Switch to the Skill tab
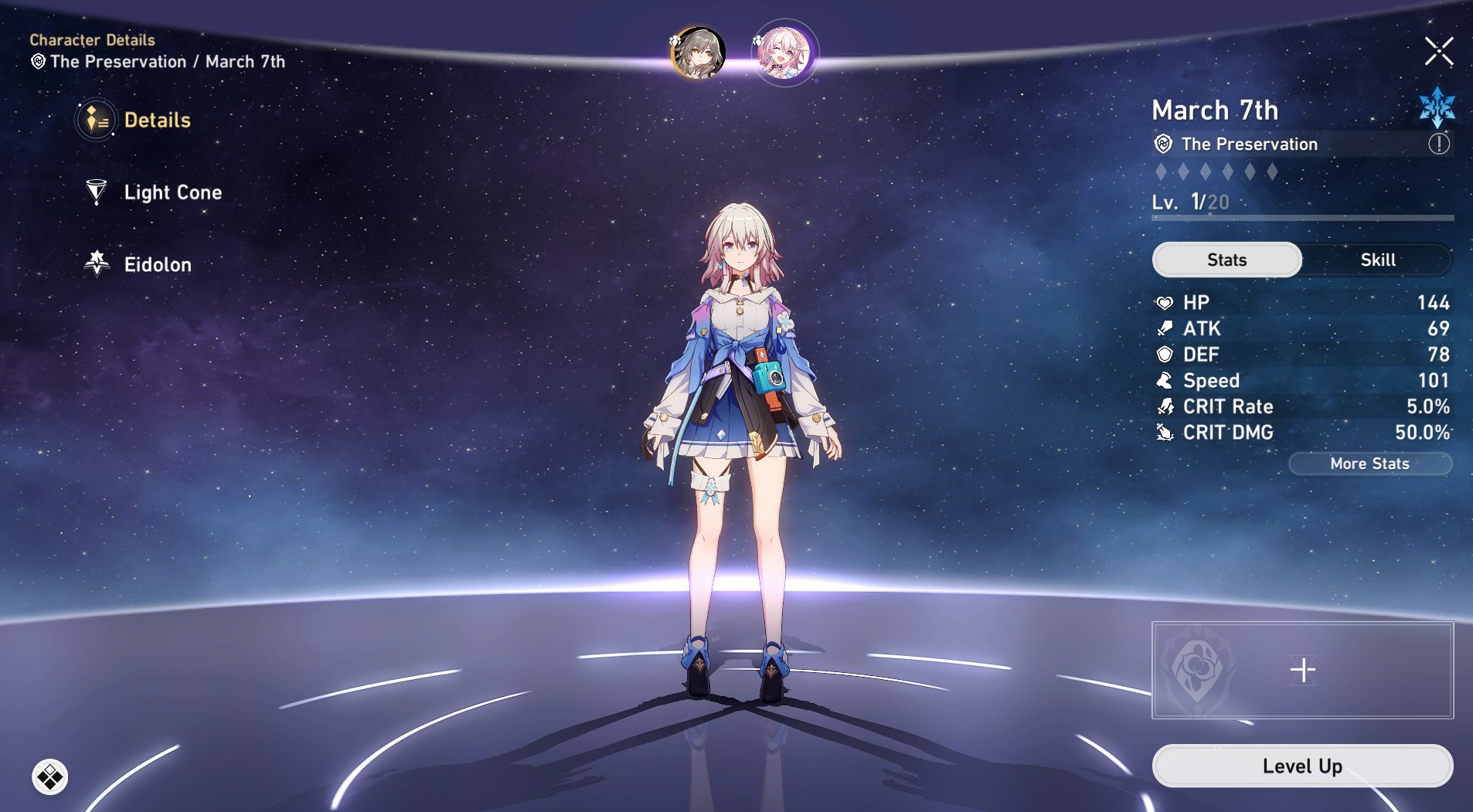 tap(1378, 260)
